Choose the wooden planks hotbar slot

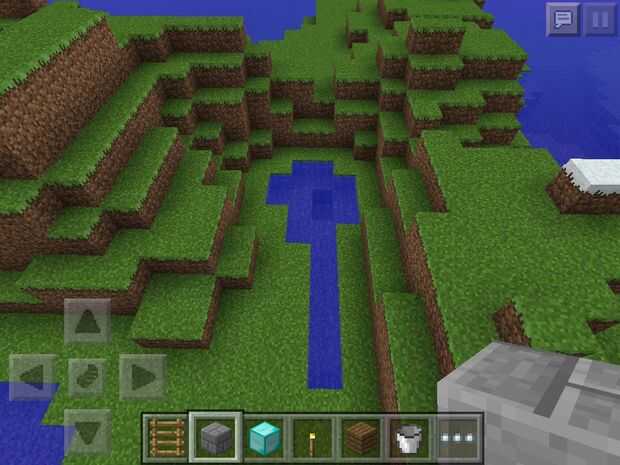point(362,437)
